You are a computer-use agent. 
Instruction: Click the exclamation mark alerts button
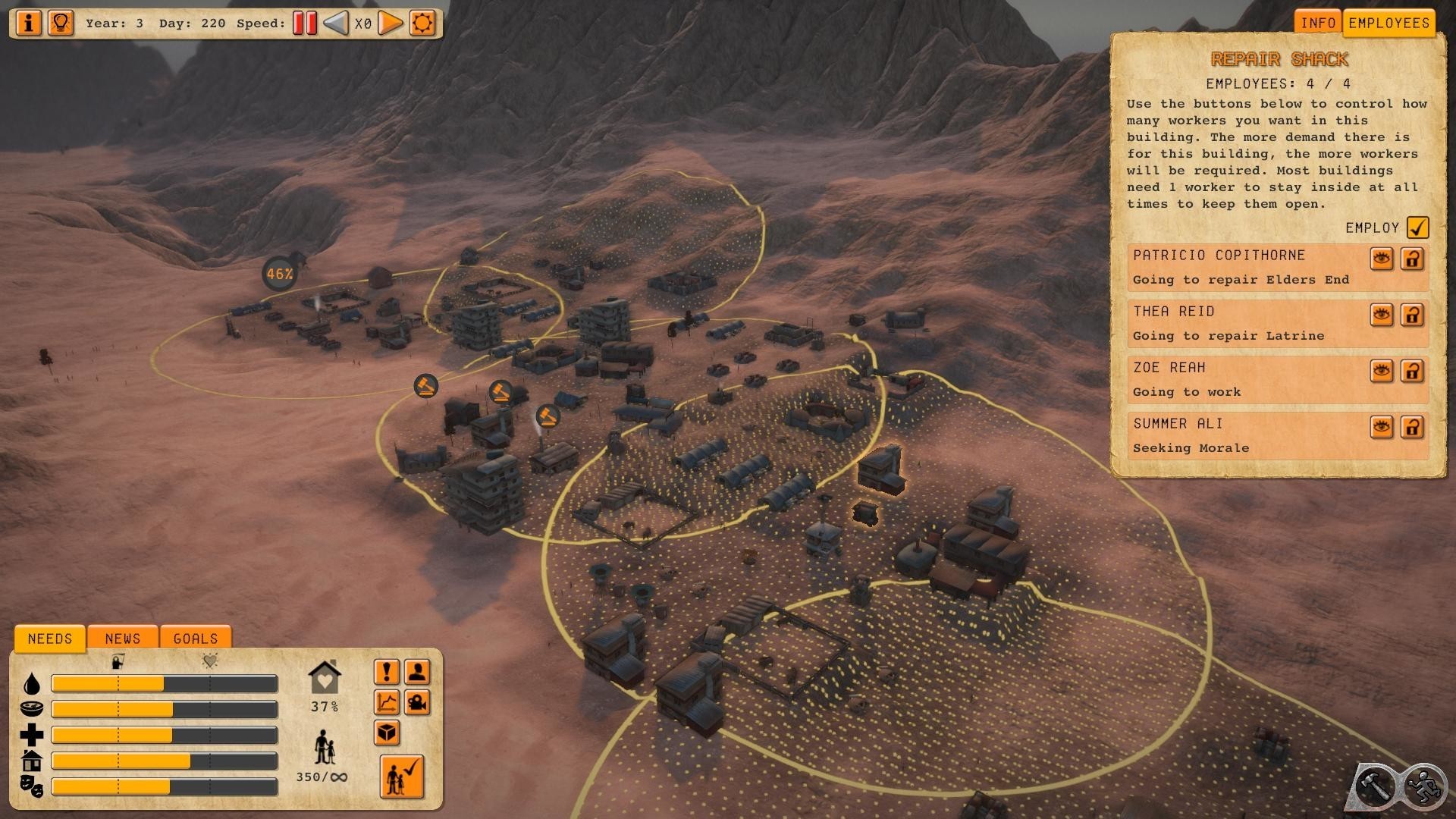387,672
